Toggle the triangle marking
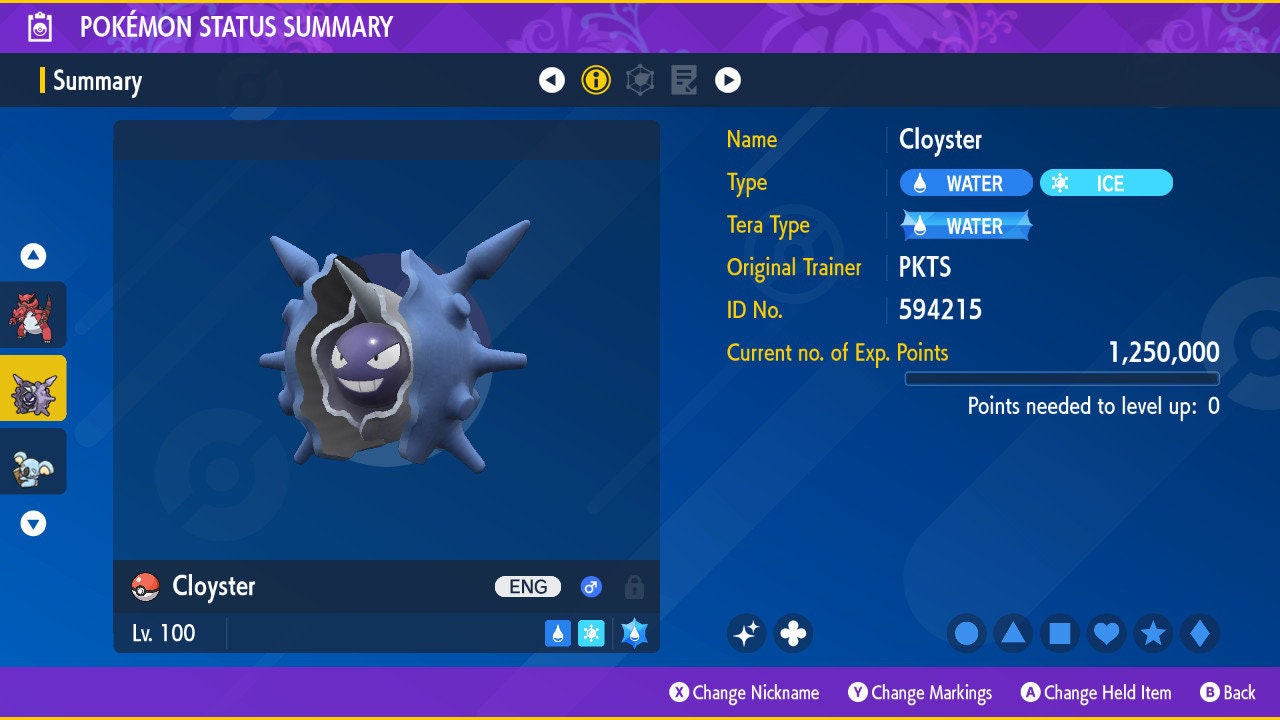1280x720 pixels. [x=1013, y=633]
